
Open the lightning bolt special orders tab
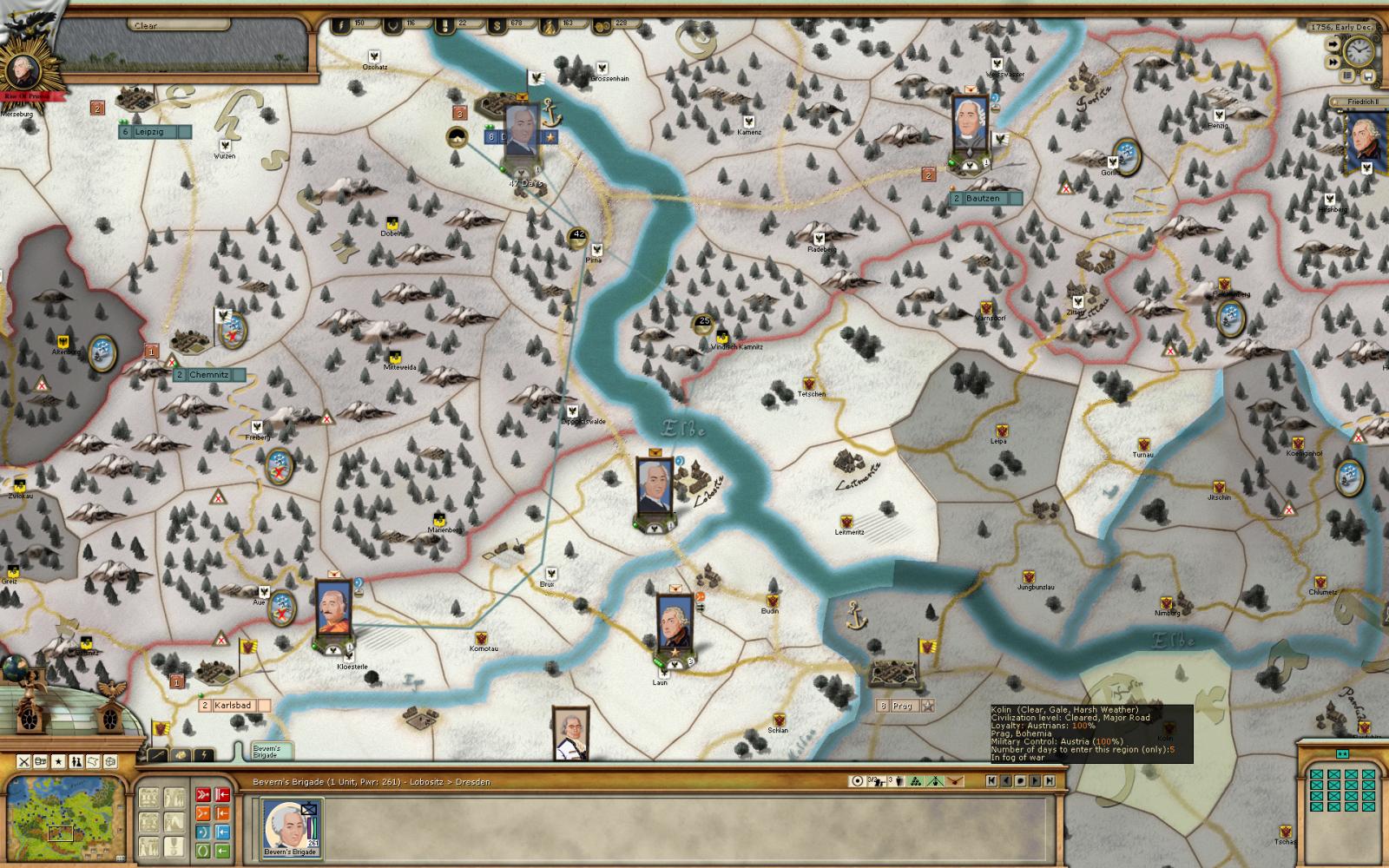(205, 755)
